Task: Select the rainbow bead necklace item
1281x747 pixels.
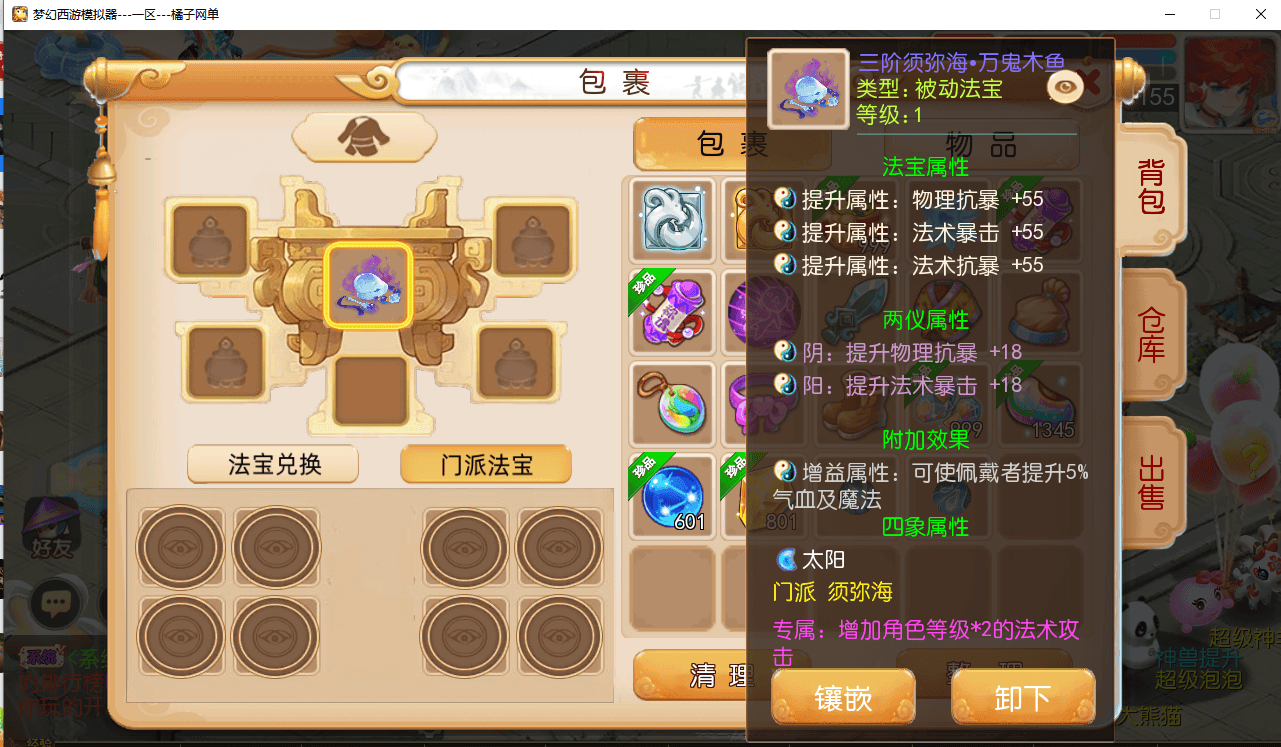Action: (x=671, y=404)
